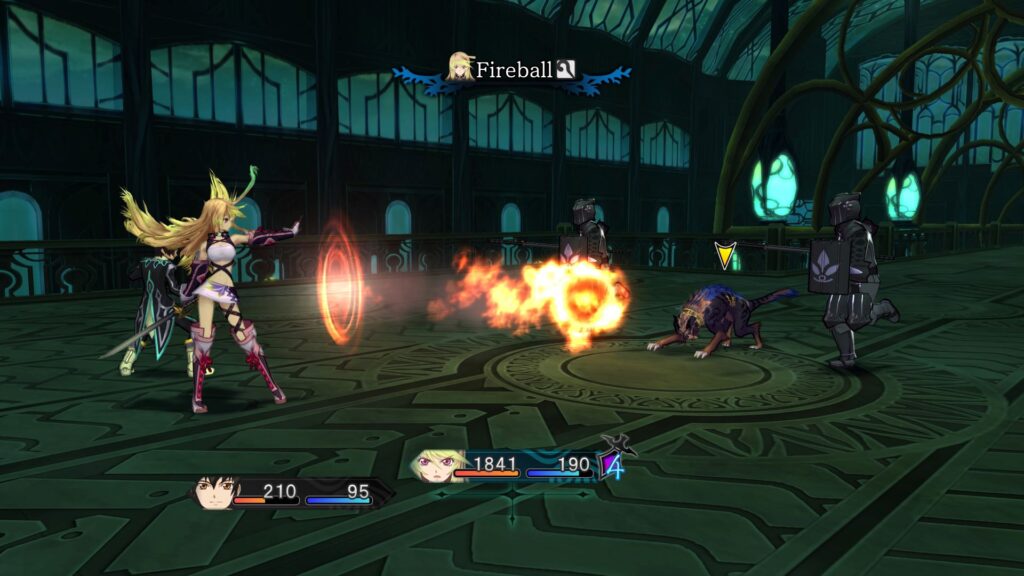Click Milla's icon beside the Fireball label

[461, 67]
